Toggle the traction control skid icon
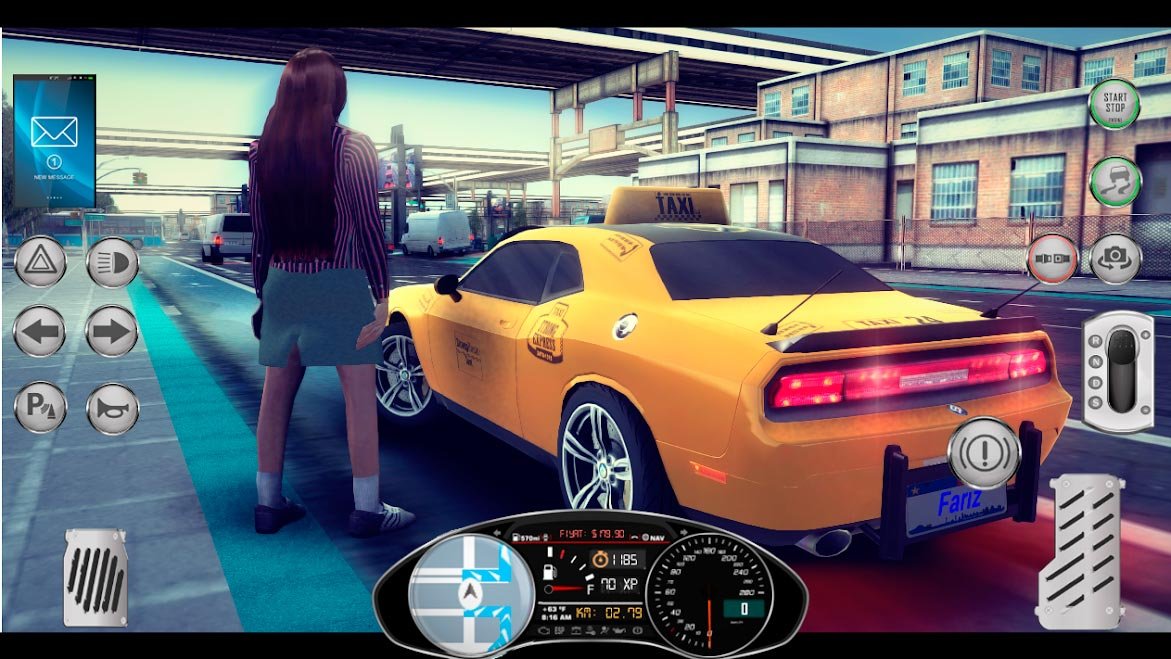The height and width of the screenshot is (659, 1171). 1114,182
